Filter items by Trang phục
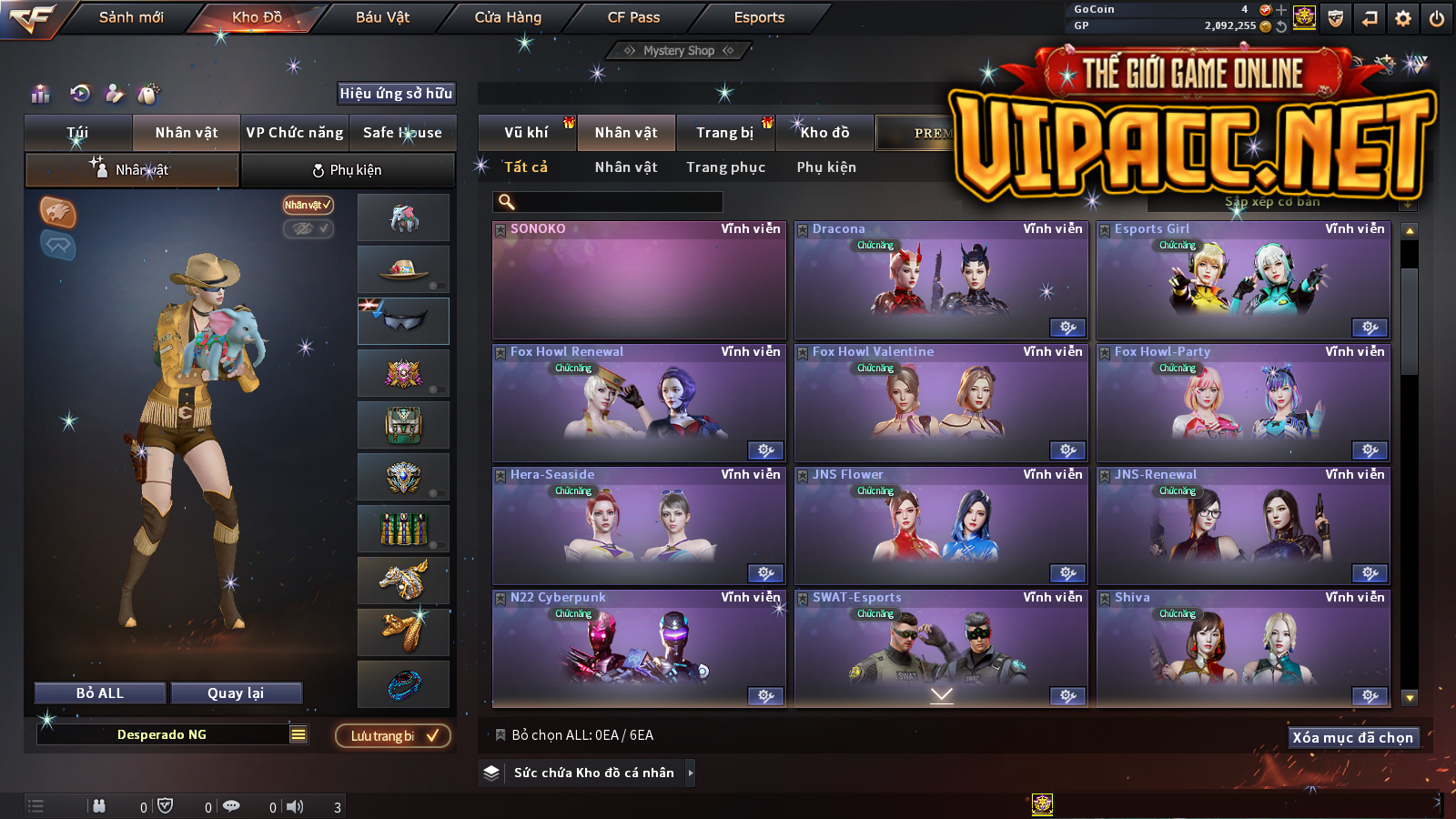 tap(725, 167)
